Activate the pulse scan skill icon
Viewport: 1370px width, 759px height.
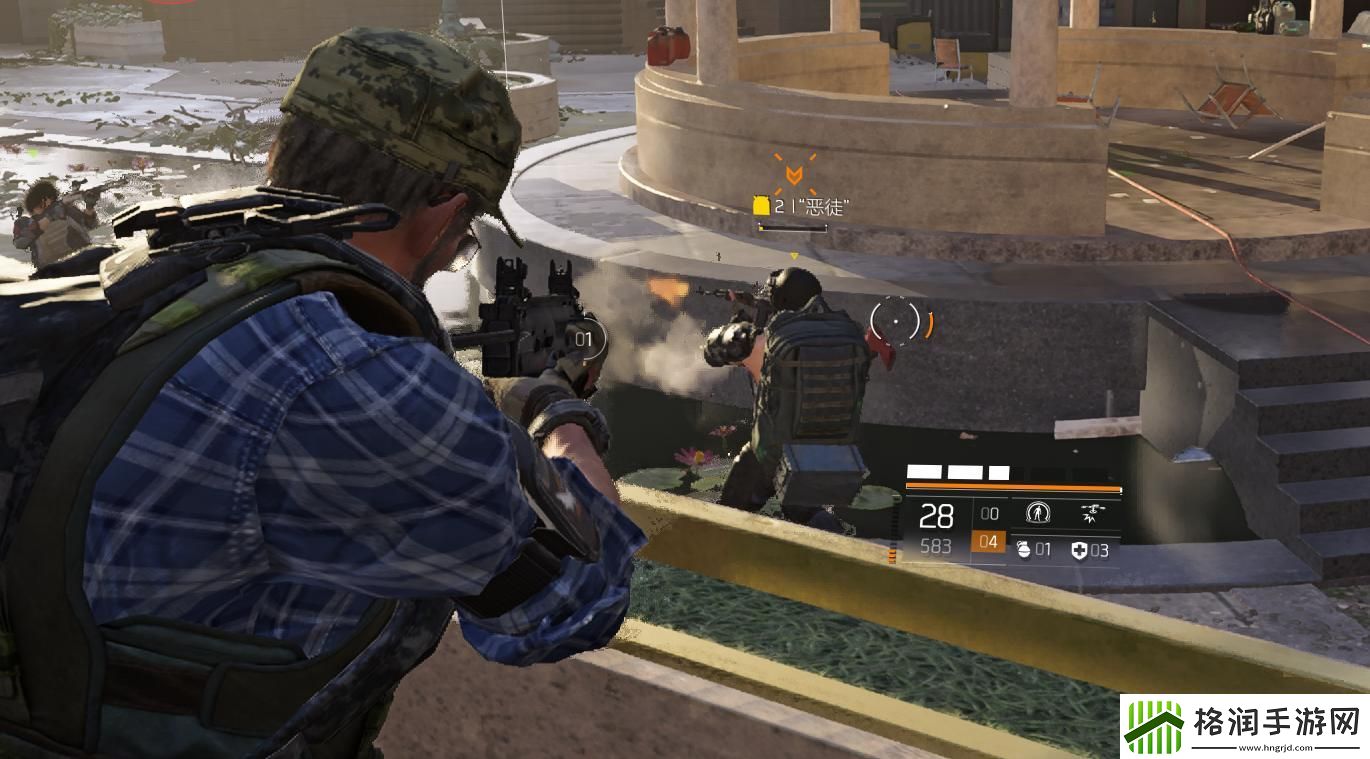1039,514
